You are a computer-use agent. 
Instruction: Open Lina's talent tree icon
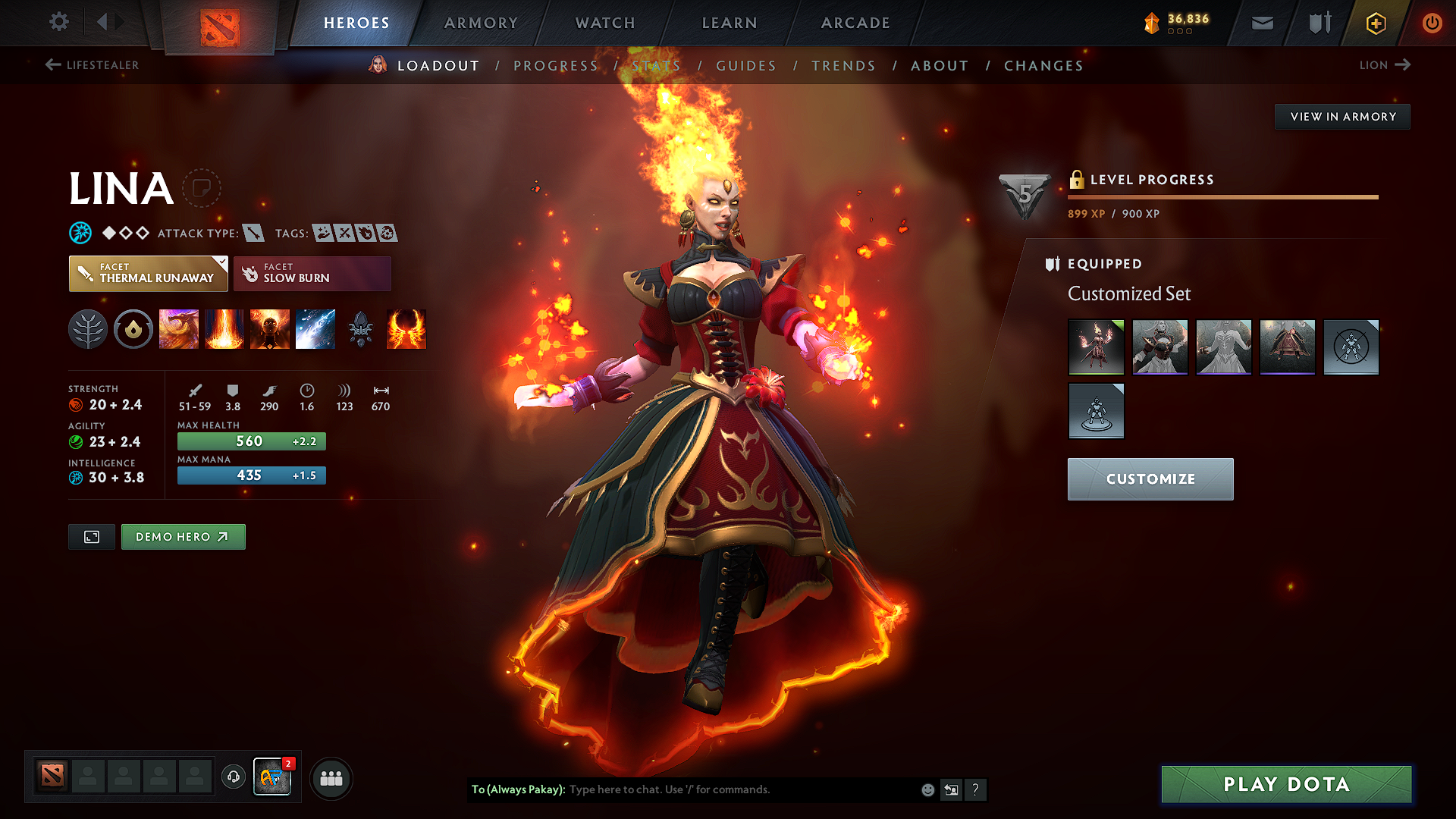click(87, 329)
